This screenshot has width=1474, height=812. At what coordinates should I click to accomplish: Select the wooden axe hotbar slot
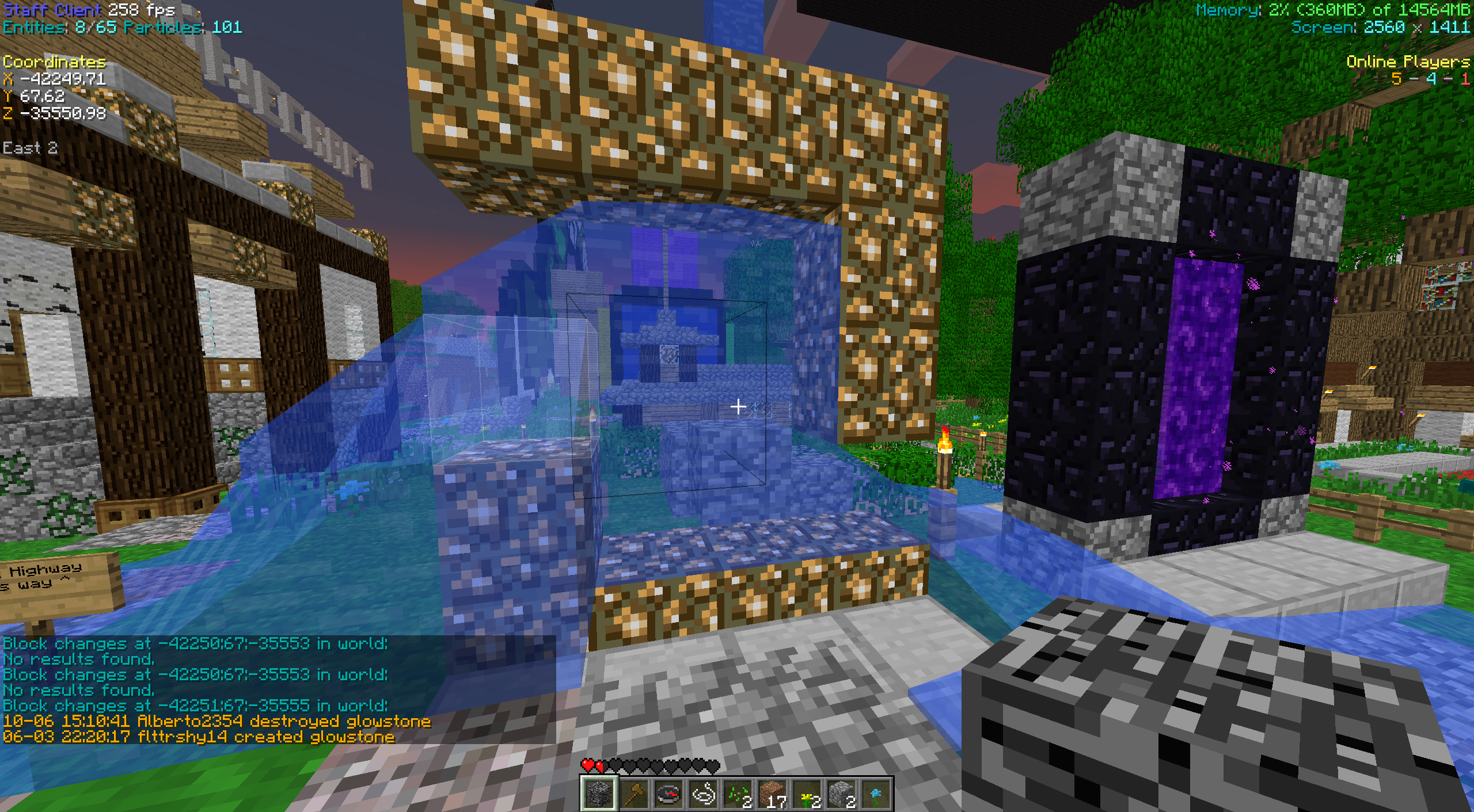pos(633,794)
